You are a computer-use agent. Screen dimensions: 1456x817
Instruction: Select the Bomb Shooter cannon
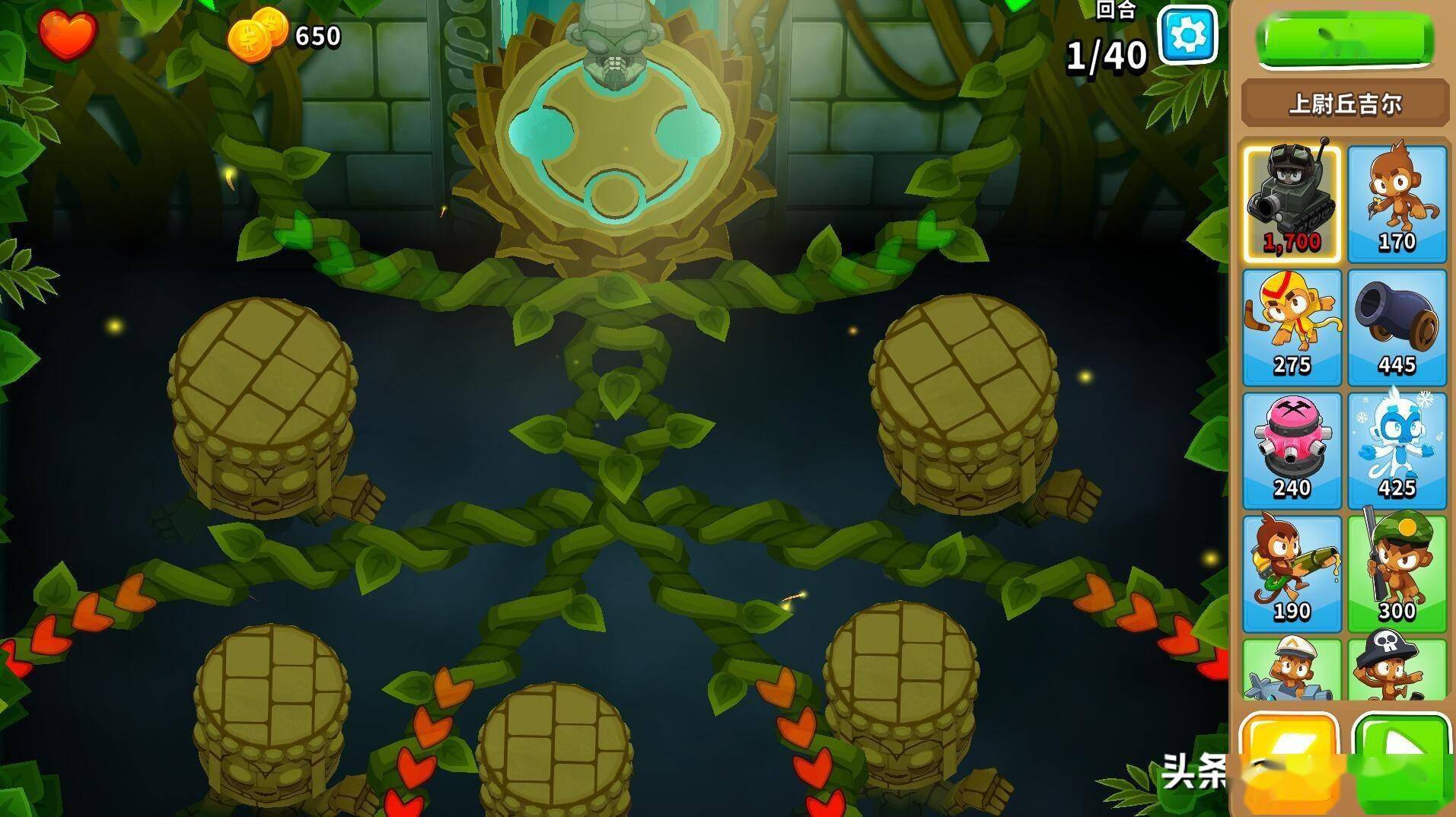[1397, 327]
